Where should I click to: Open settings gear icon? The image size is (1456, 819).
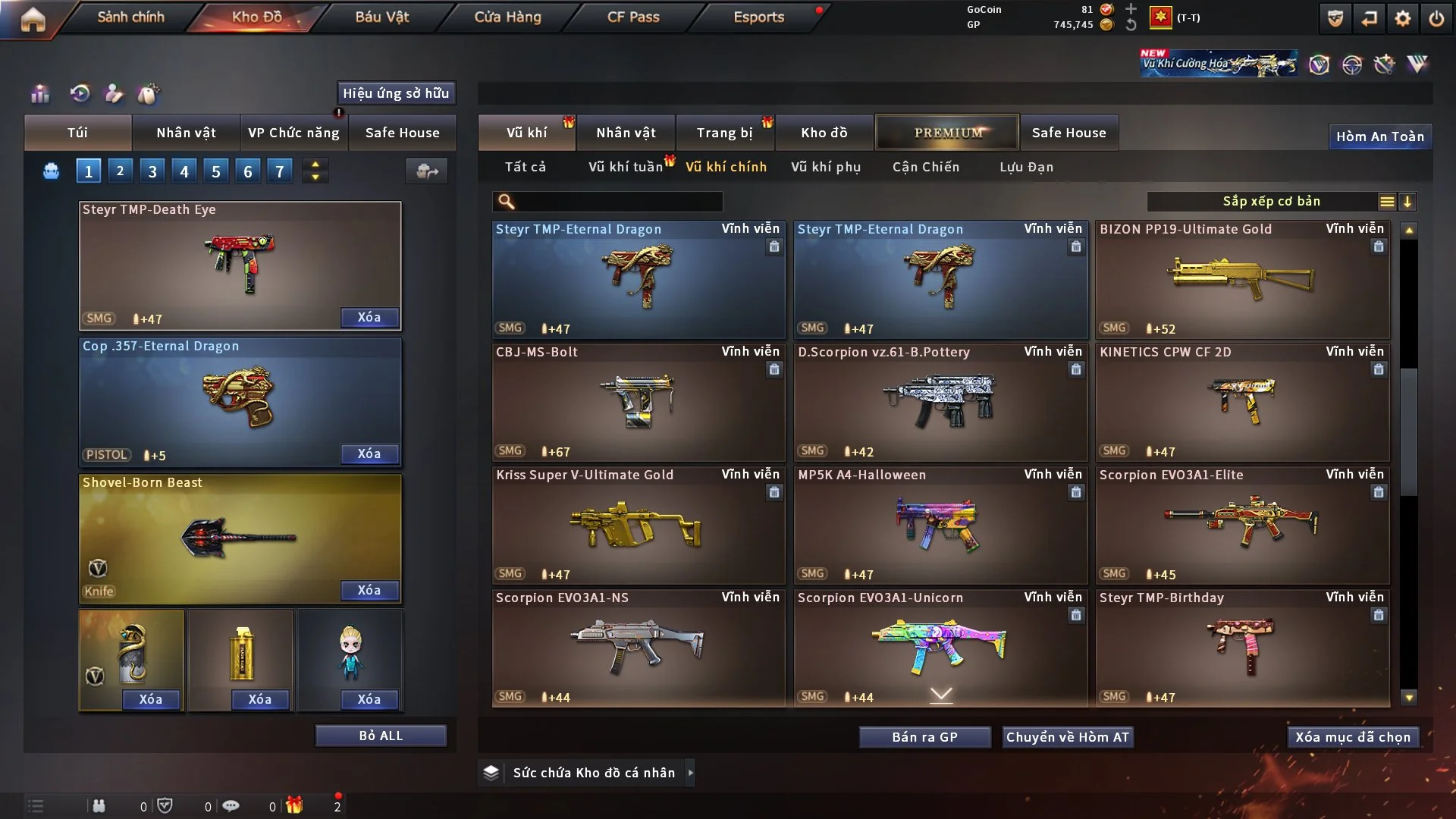1402,18
